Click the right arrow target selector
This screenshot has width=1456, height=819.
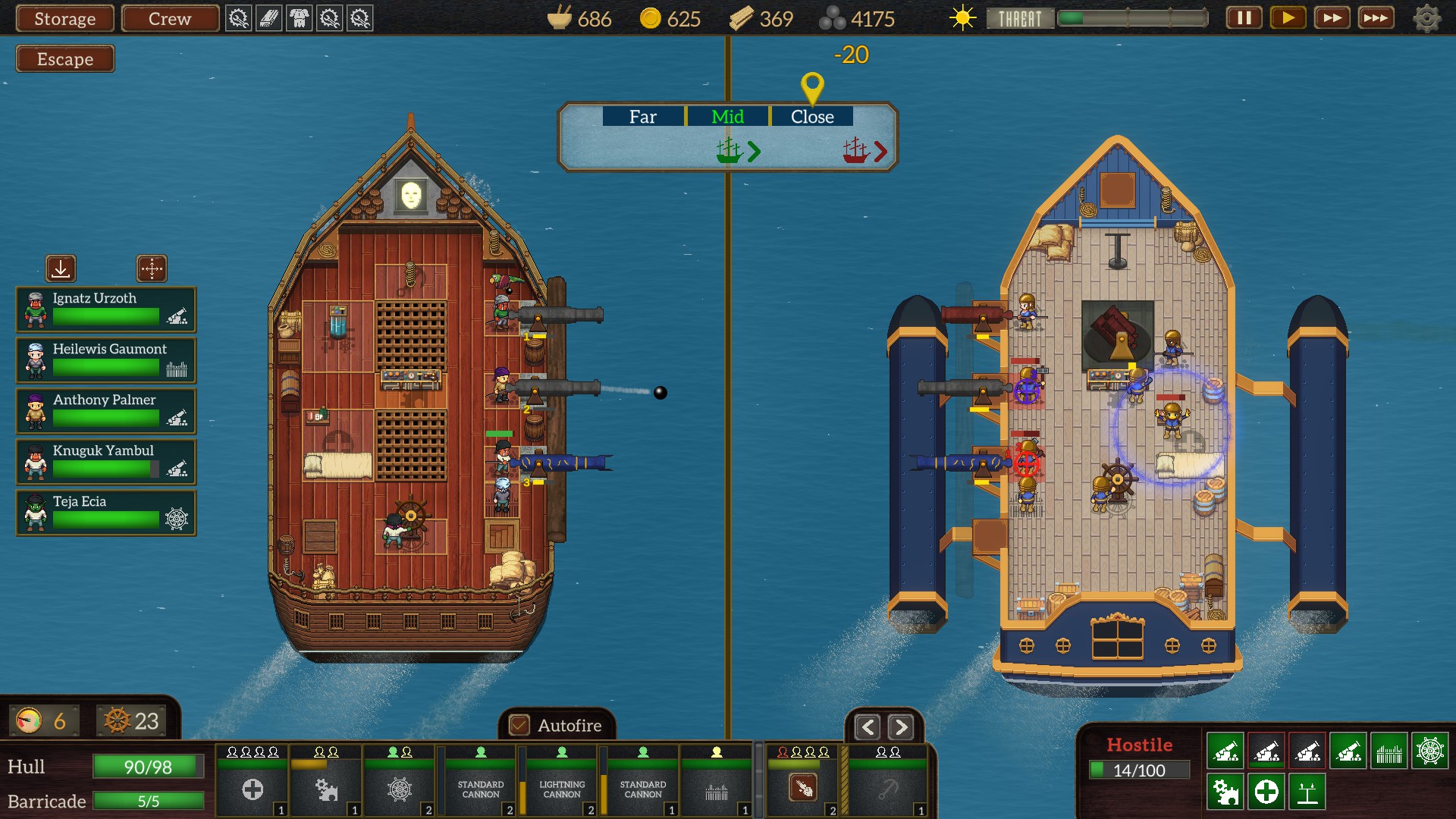(900, 728)
